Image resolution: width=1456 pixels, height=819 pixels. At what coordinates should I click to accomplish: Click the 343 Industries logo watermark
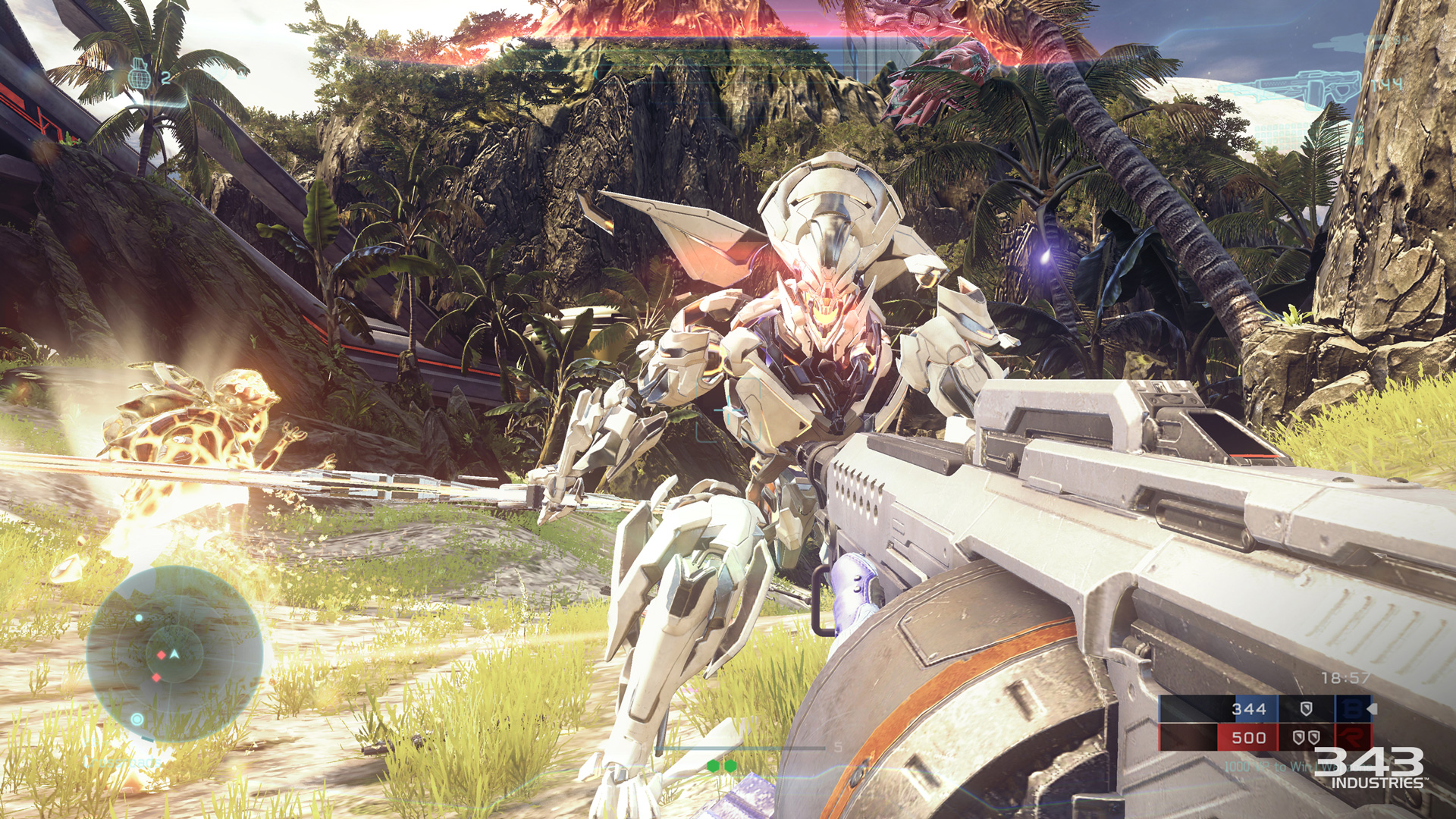[1370, 767]
